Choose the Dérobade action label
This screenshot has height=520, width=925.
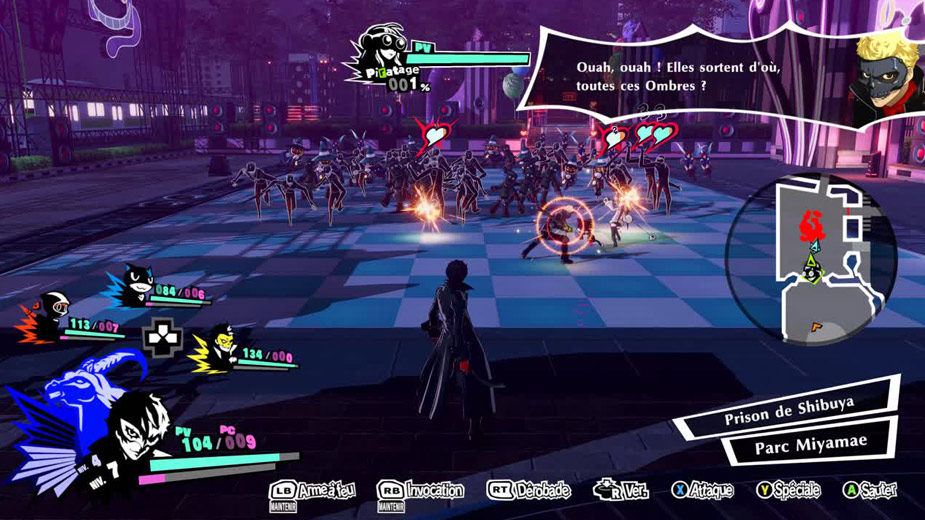coord(529,490)
